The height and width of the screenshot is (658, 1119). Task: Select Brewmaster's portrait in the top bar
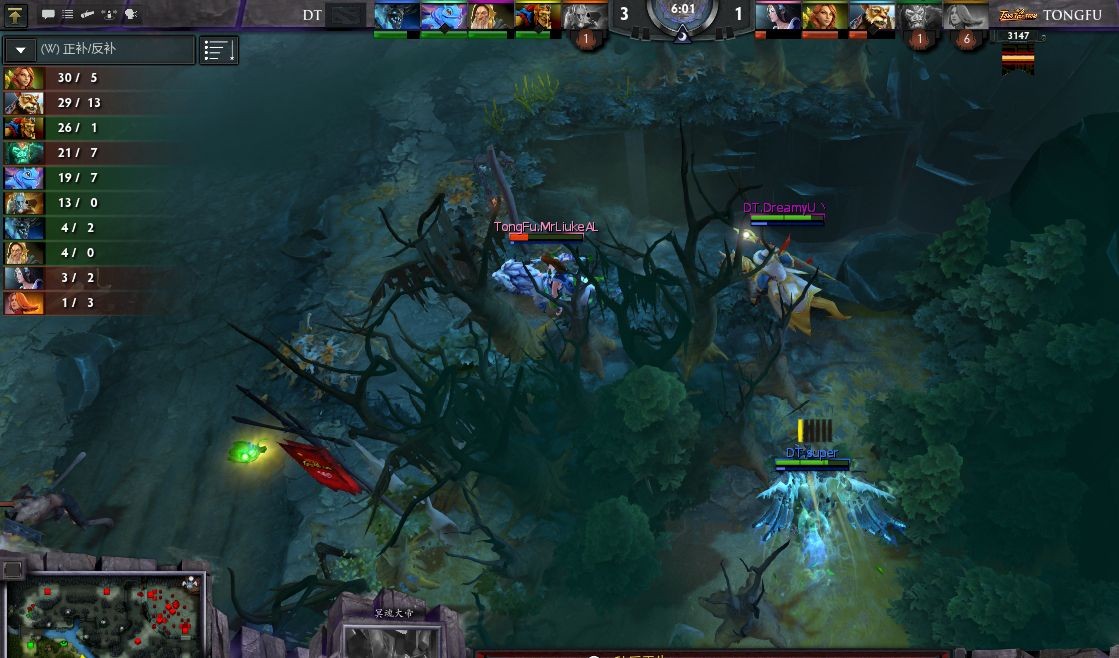click(871, 17)
